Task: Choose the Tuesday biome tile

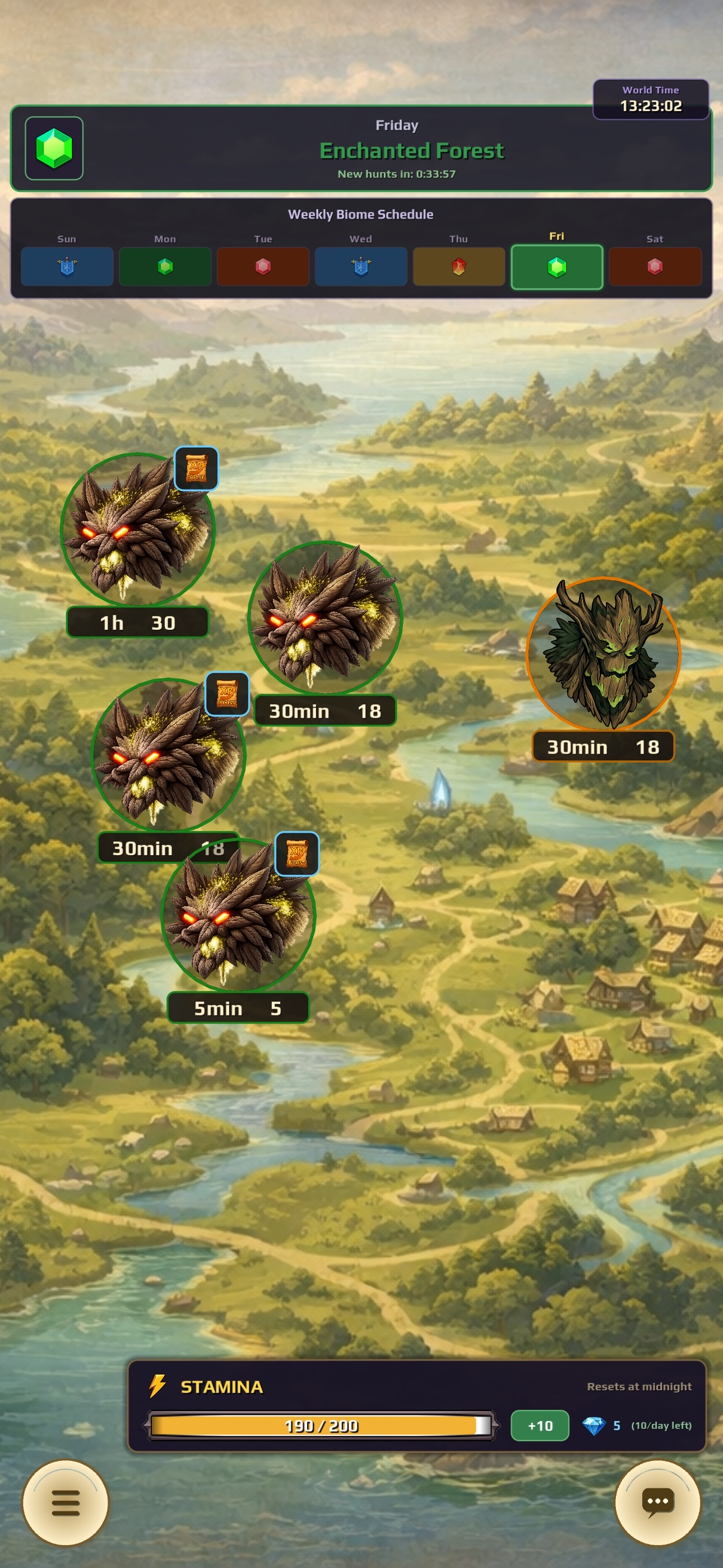Action: click(263, 266)
